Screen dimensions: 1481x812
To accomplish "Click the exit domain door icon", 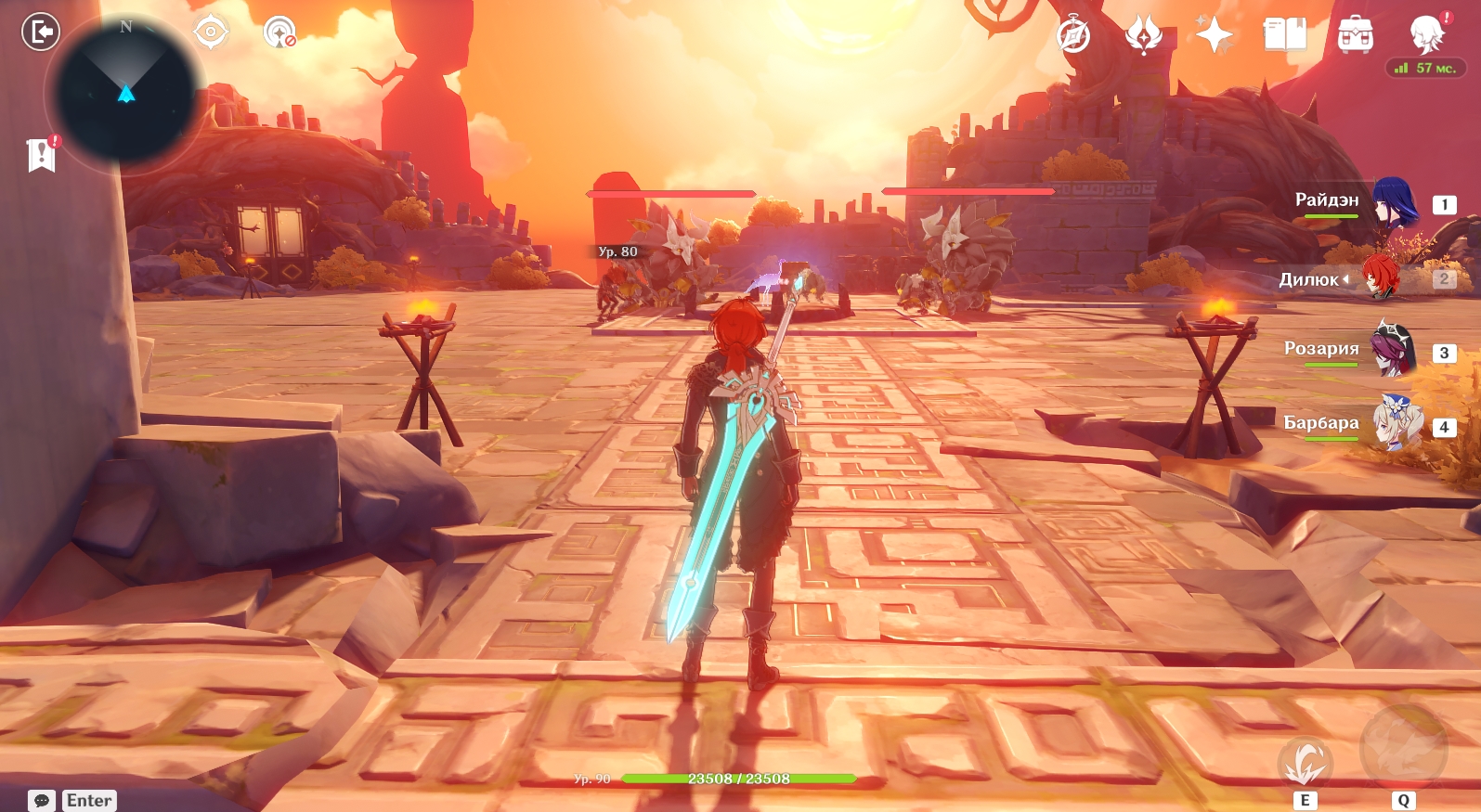I will 41,32.
